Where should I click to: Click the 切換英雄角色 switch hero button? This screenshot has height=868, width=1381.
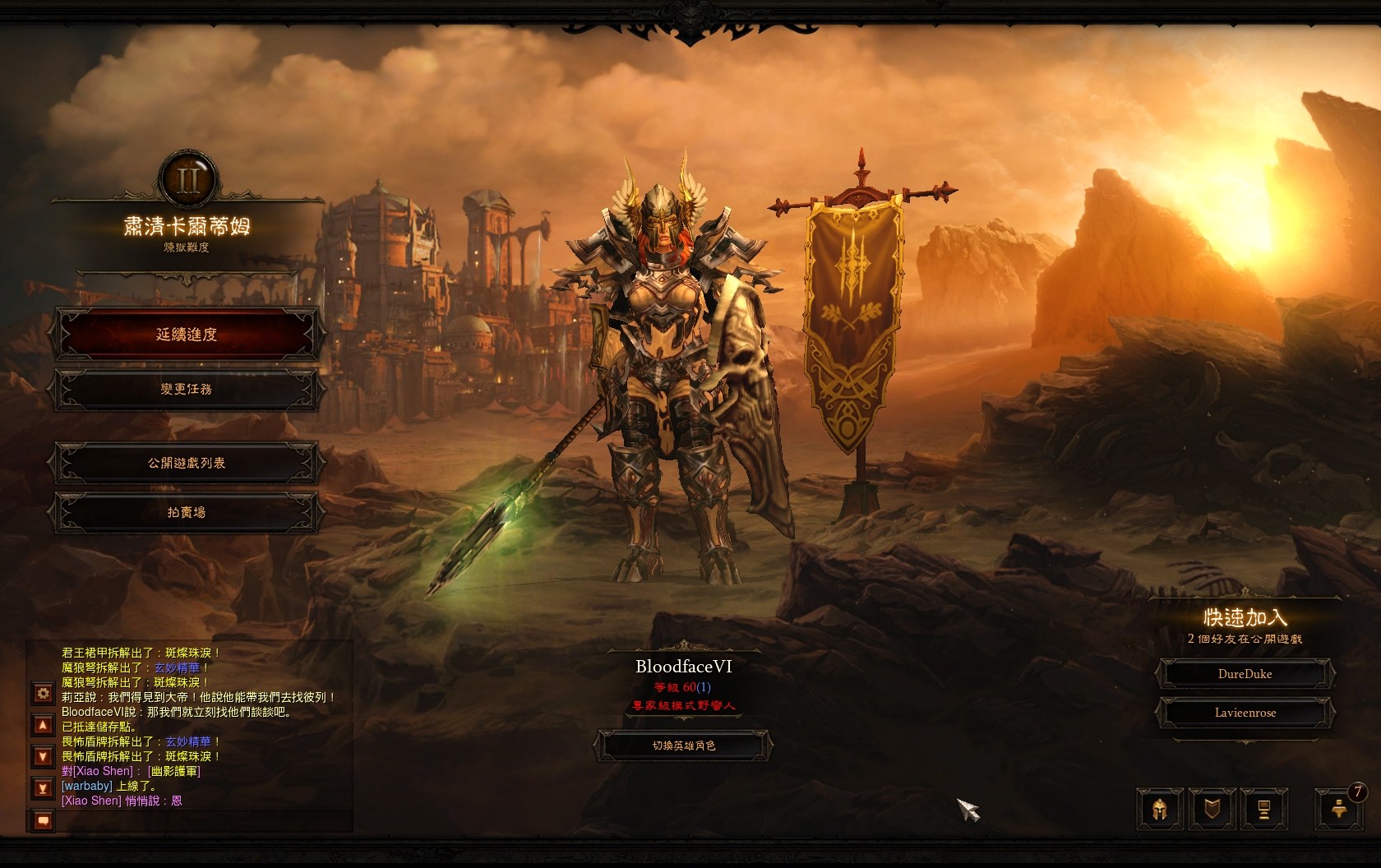coord(683,746)
